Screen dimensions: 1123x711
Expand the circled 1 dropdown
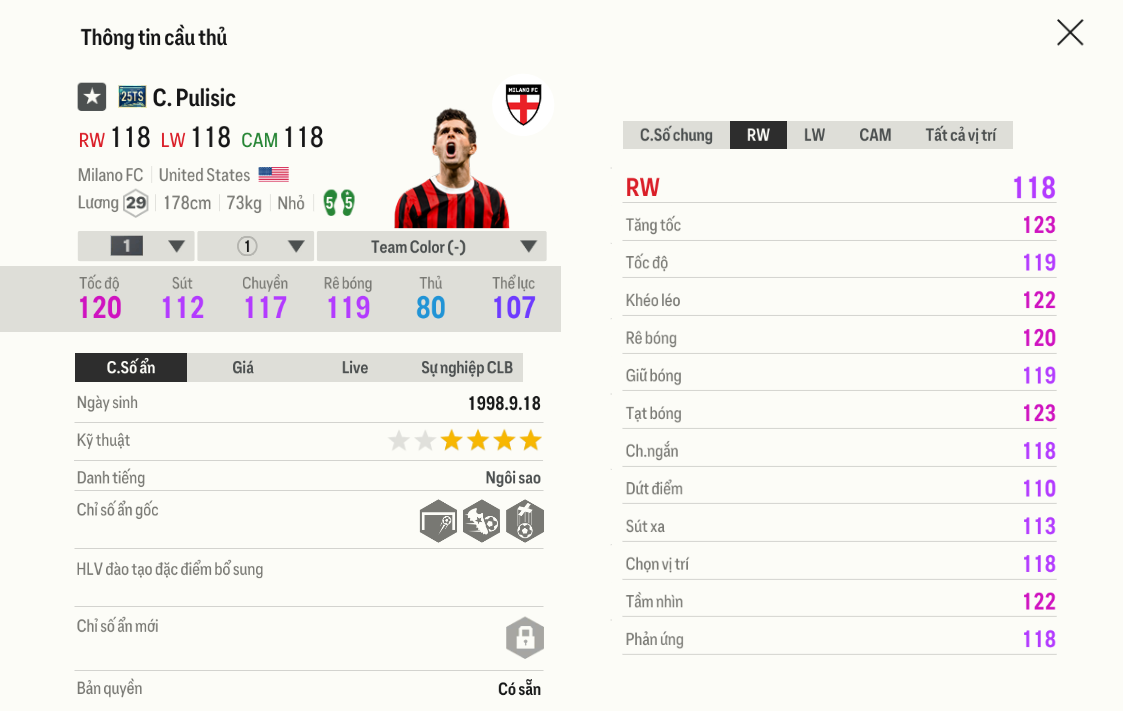[255, 246]
